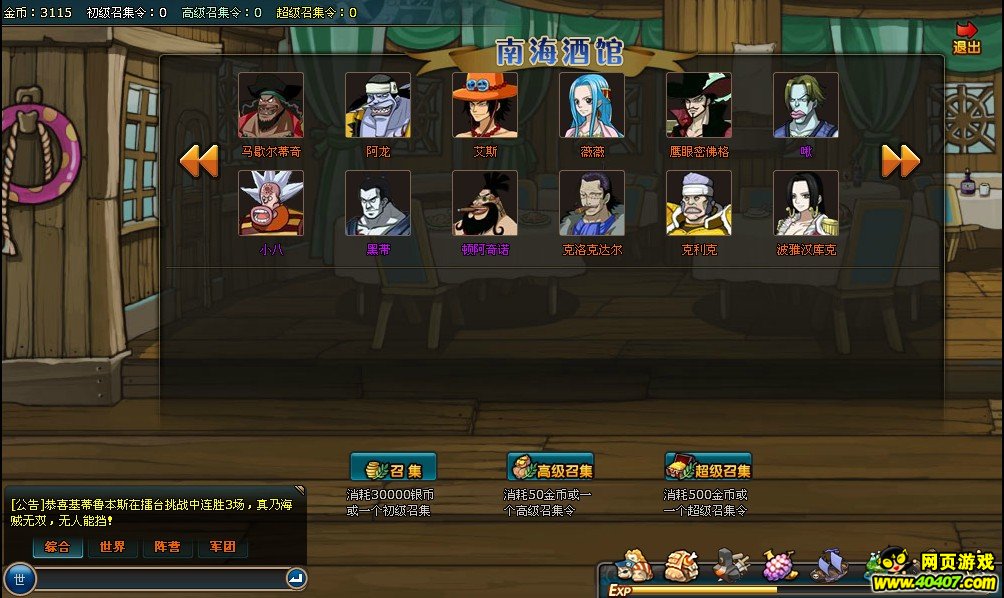Open the 阵营 chat tab
This screenshot has height=598, width=1004.
168,547
